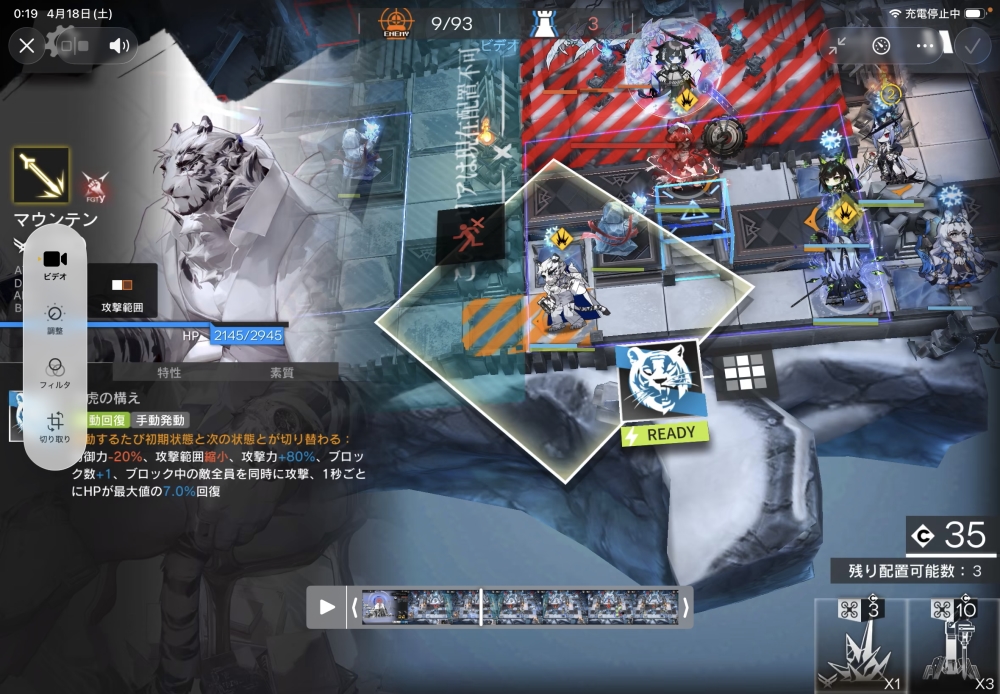Close the video editor with the X

tap(27, 45)
